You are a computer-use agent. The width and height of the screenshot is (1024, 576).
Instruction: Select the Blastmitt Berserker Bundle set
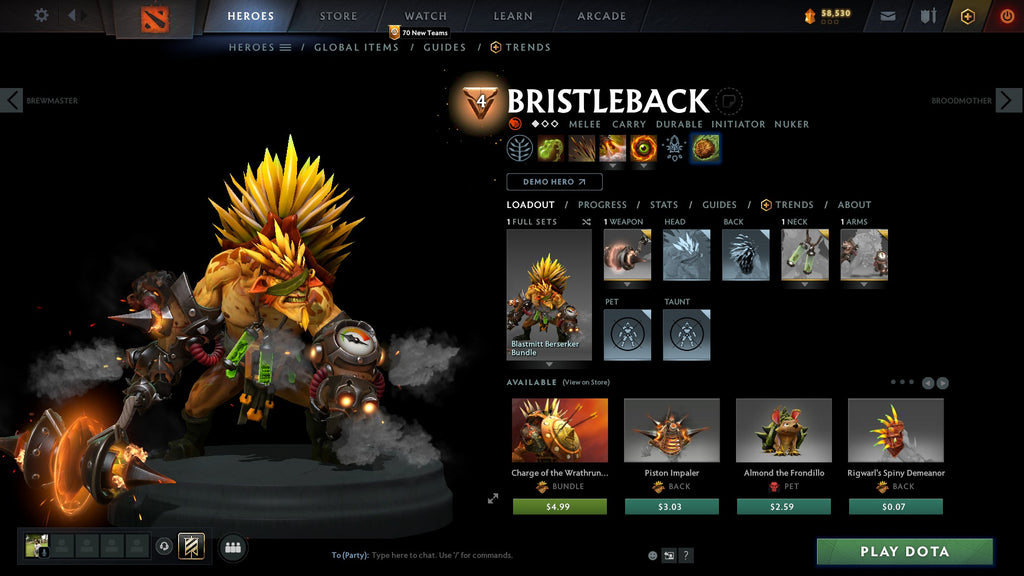[549, 294]
